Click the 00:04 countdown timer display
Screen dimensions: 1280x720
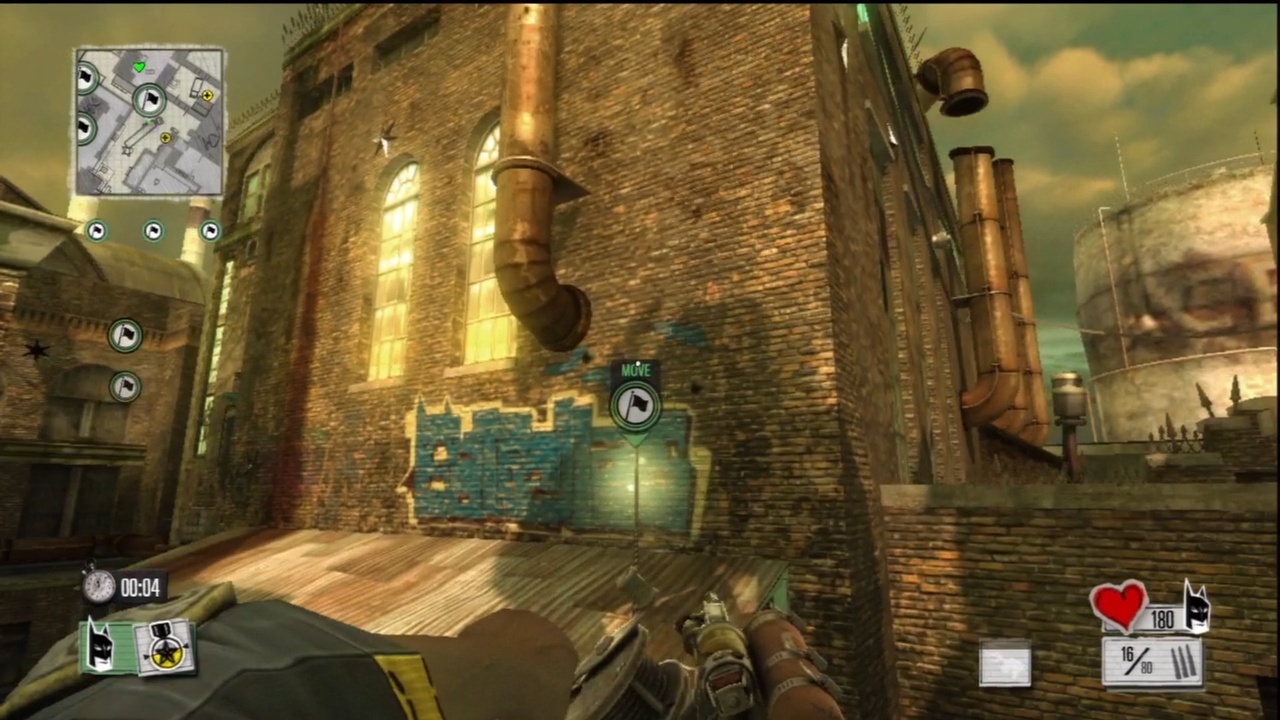tap(139, 588)
